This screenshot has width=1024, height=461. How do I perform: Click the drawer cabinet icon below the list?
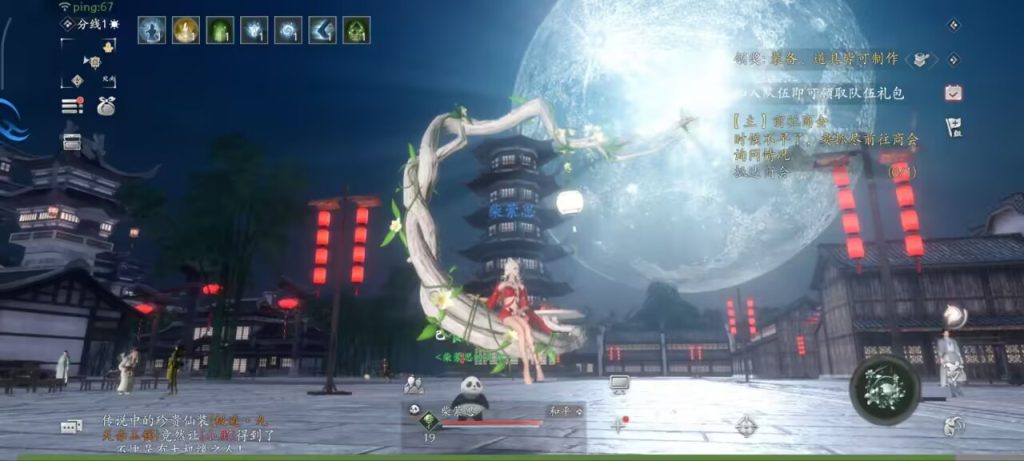coord(72,142)
